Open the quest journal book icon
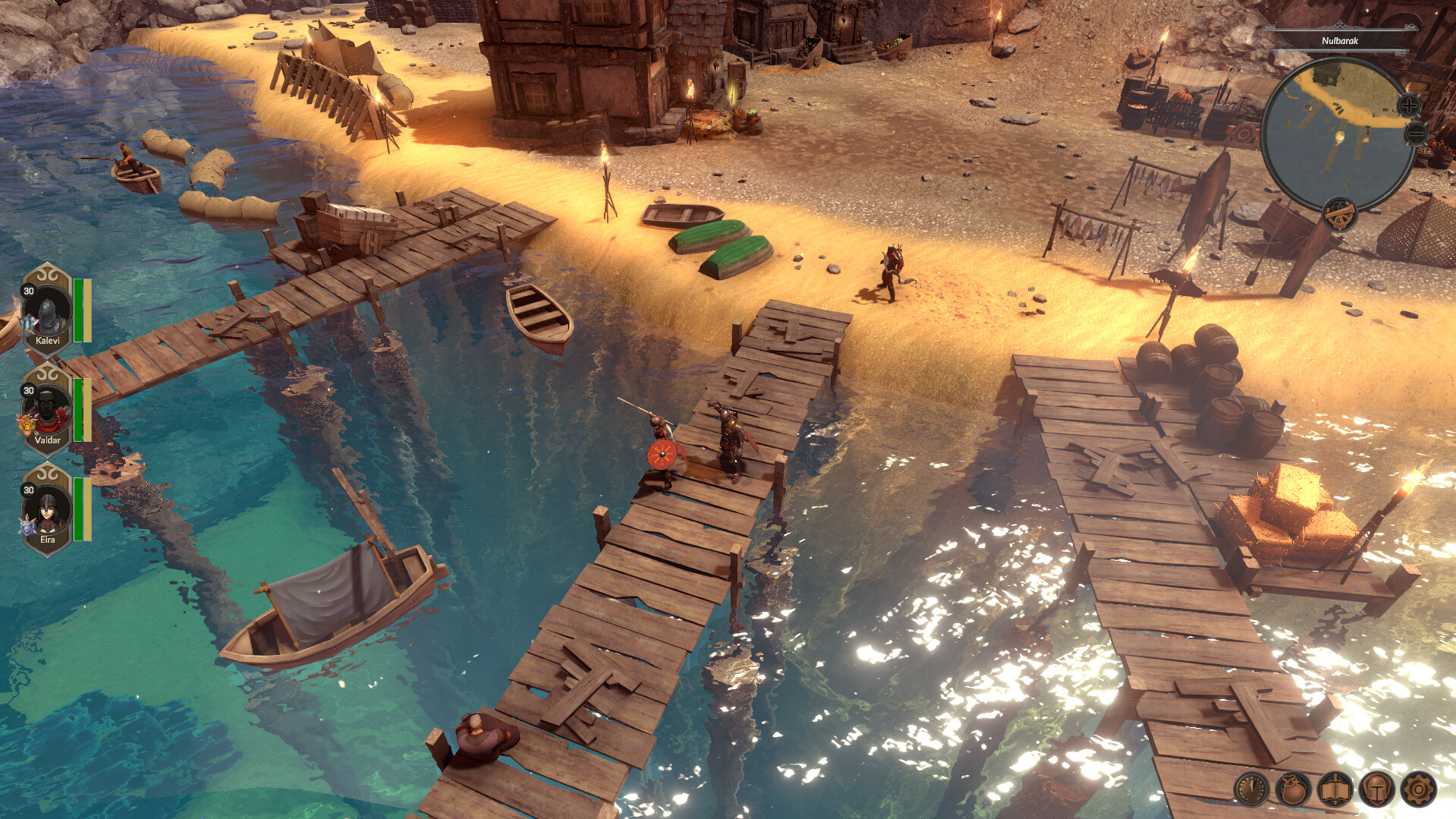Screen dimensions: 1456x819 click(1335, 789)
